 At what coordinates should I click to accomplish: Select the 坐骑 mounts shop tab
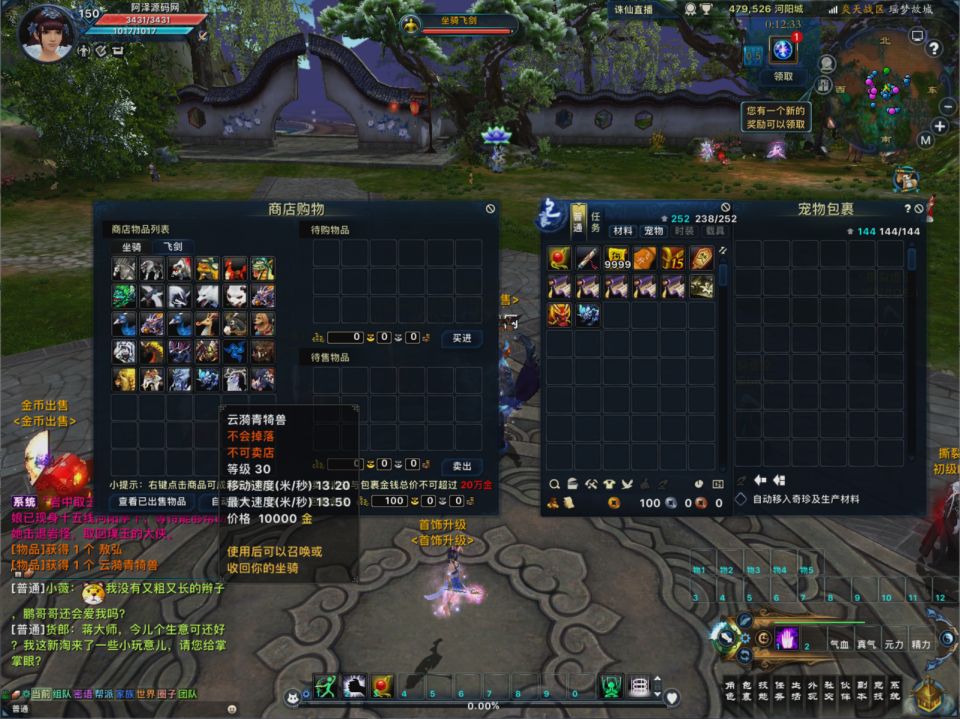point(132,247)
